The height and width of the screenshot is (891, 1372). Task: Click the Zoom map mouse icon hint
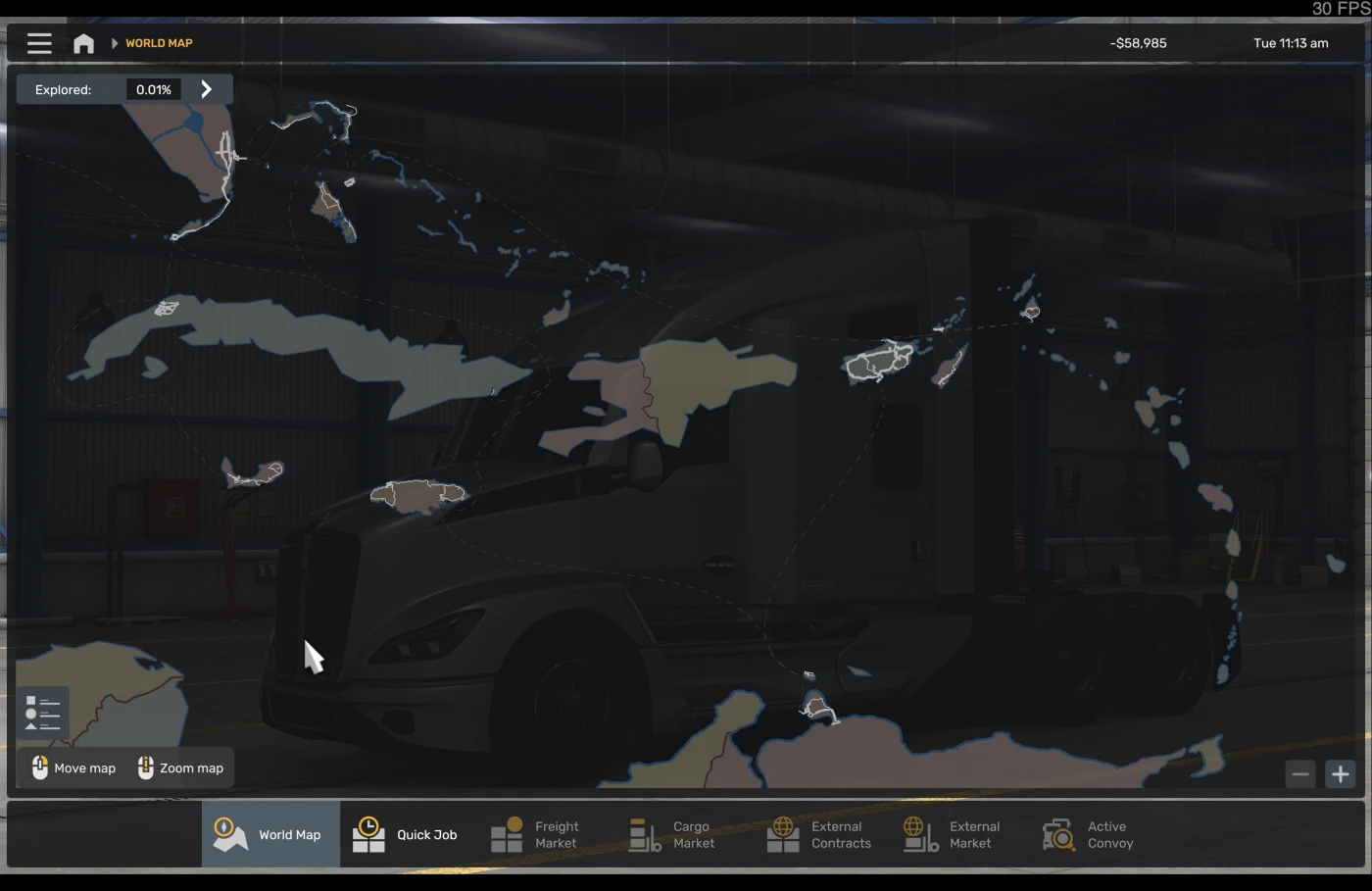coord(145,767)
